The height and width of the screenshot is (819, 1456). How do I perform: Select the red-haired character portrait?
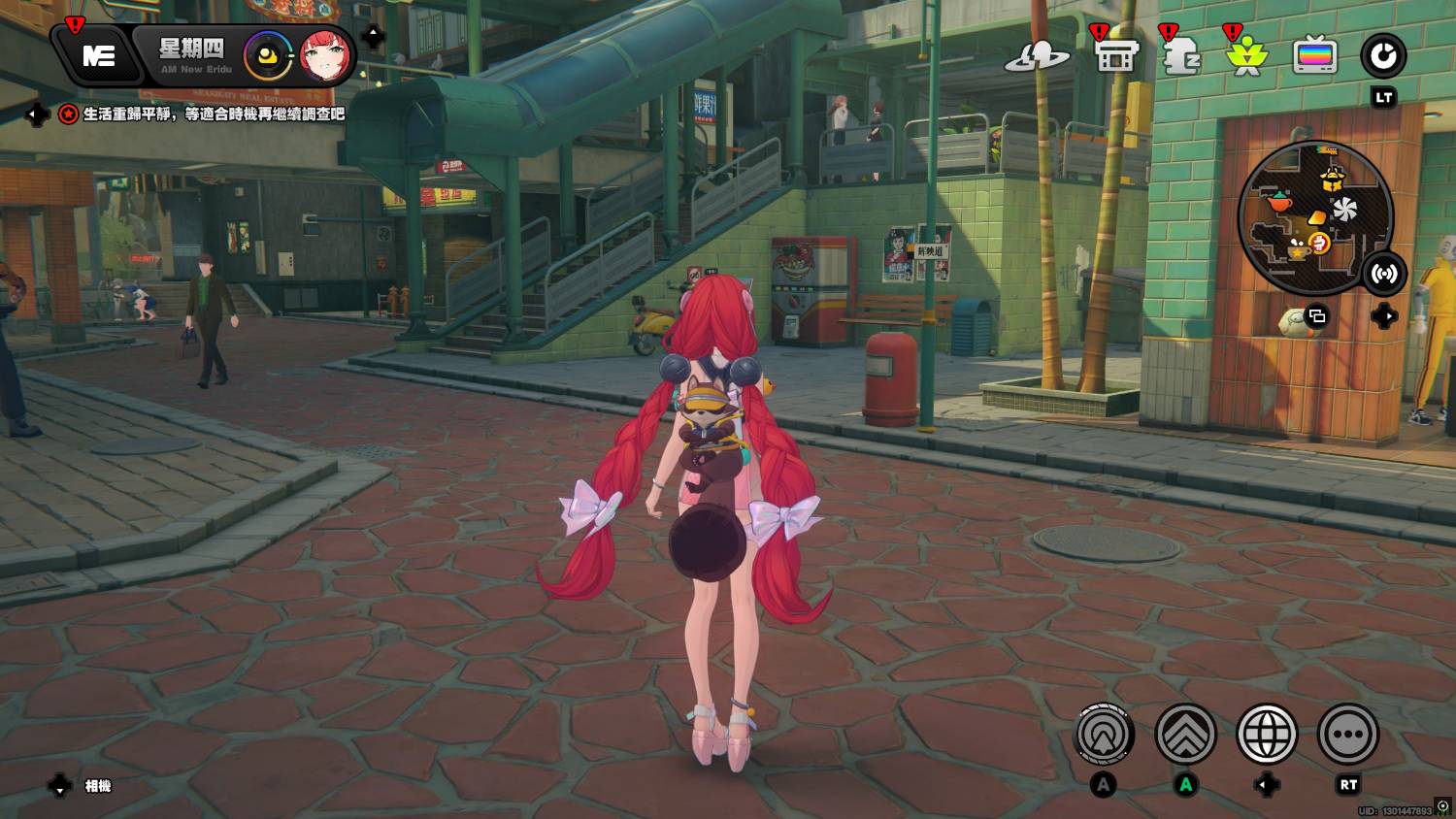[324, 56]
